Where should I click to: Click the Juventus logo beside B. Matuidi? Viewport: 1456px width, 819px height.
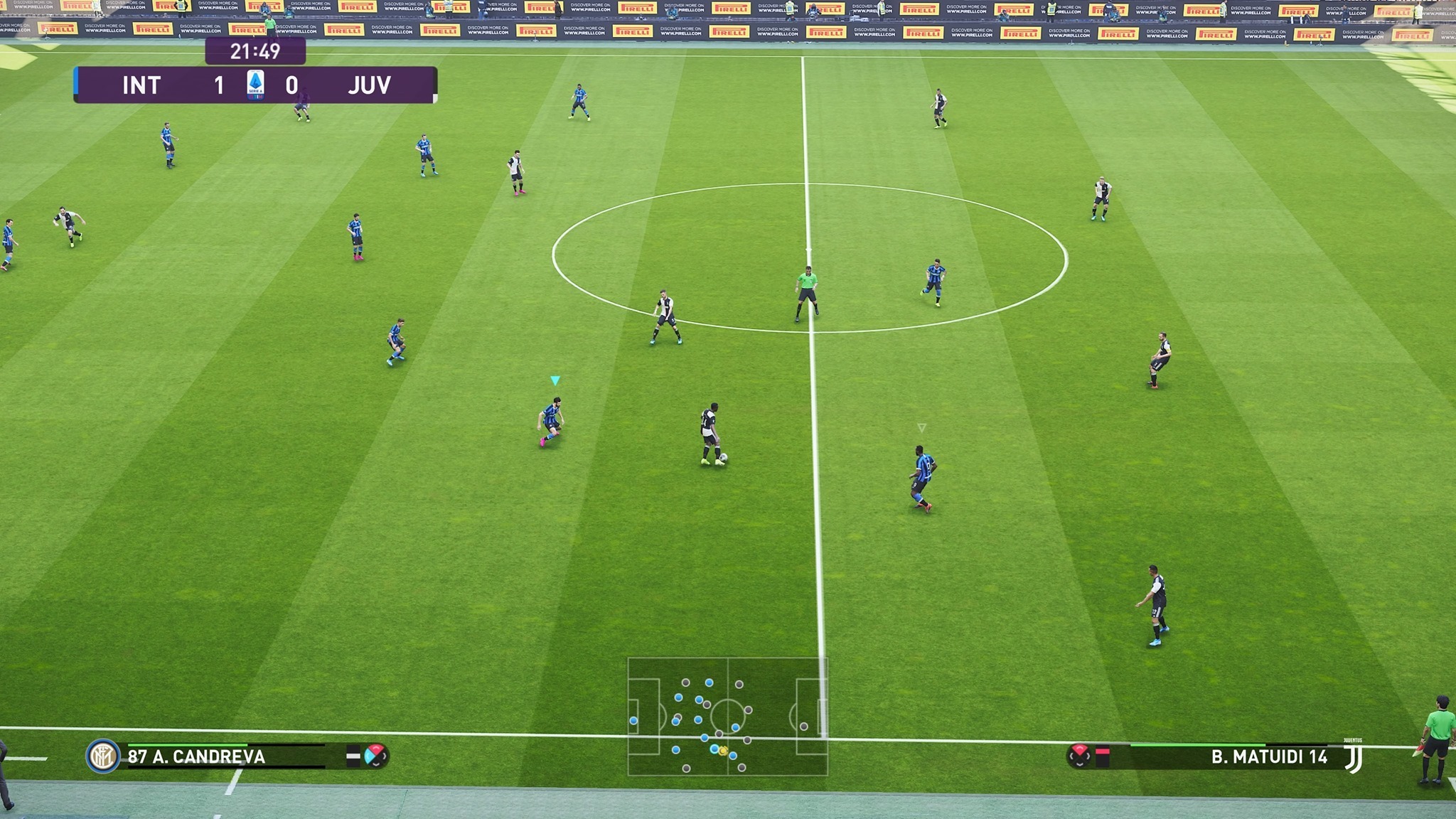tap(1354, 757)
